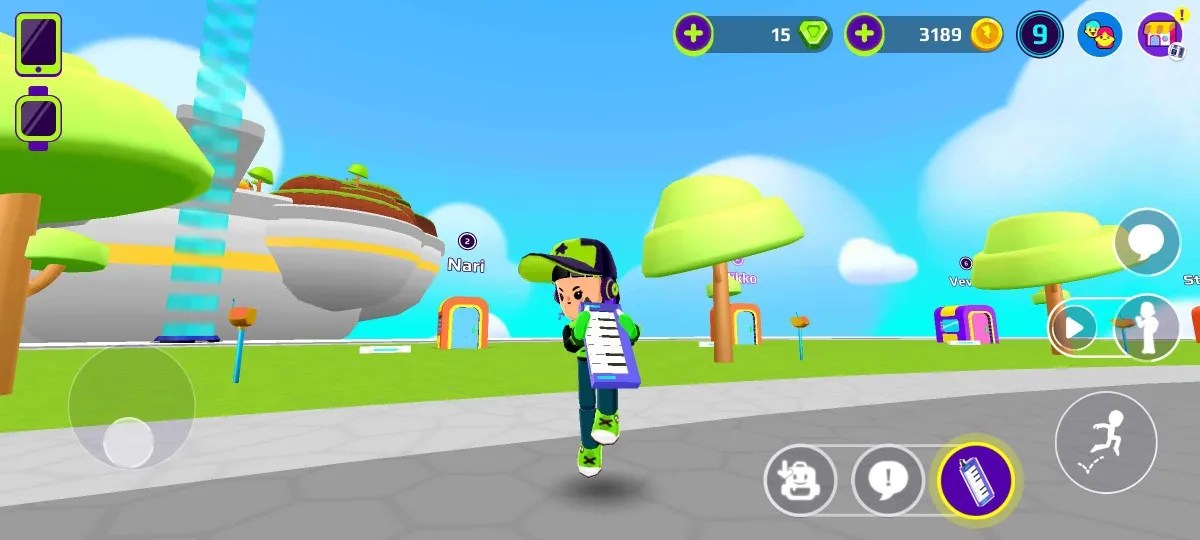Open the chat speech bubble button

(x=1146, y=242)
